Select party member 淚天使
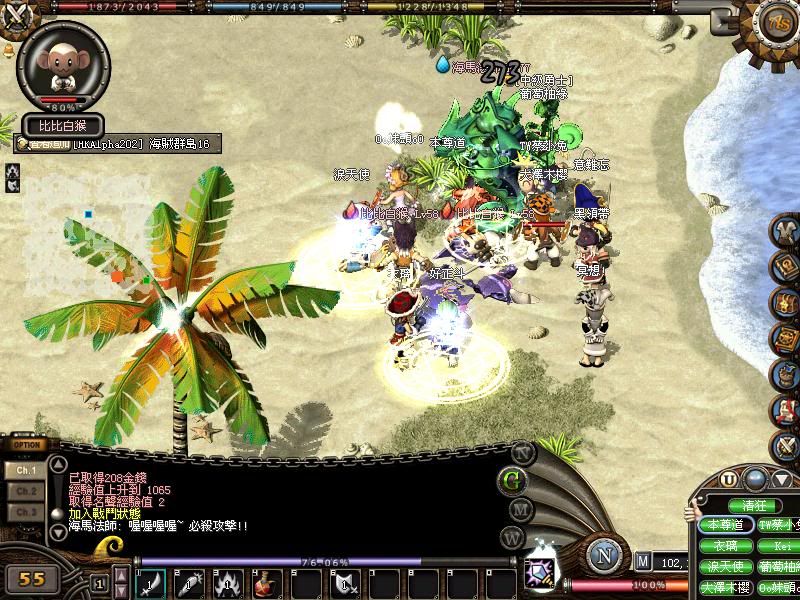Screen dimensions: 800x600 pyautogui.click(x=725, y=566)
